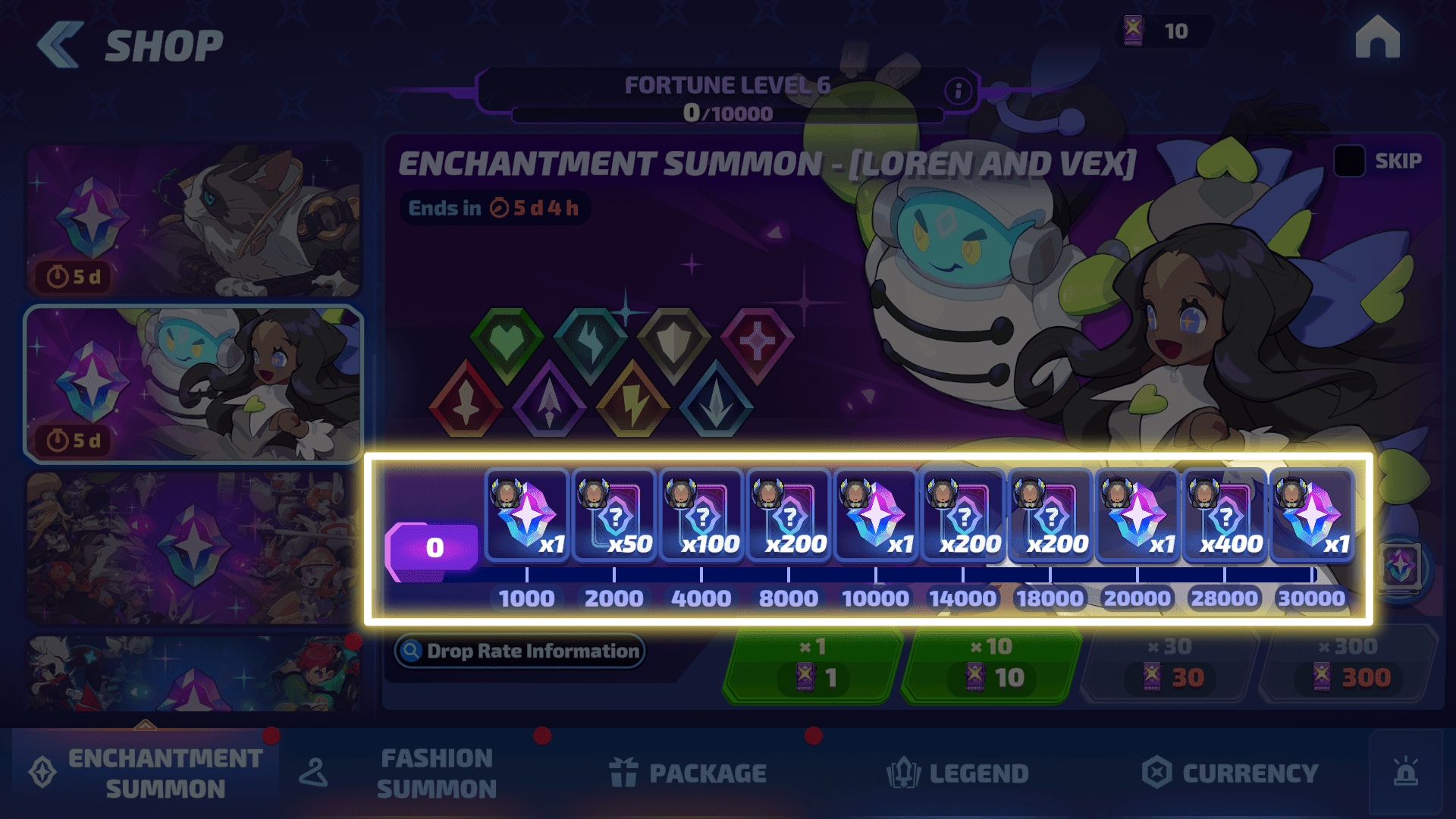View the x400 reward at 28000
This screenshot has width=1456, height=819.
1224,517
